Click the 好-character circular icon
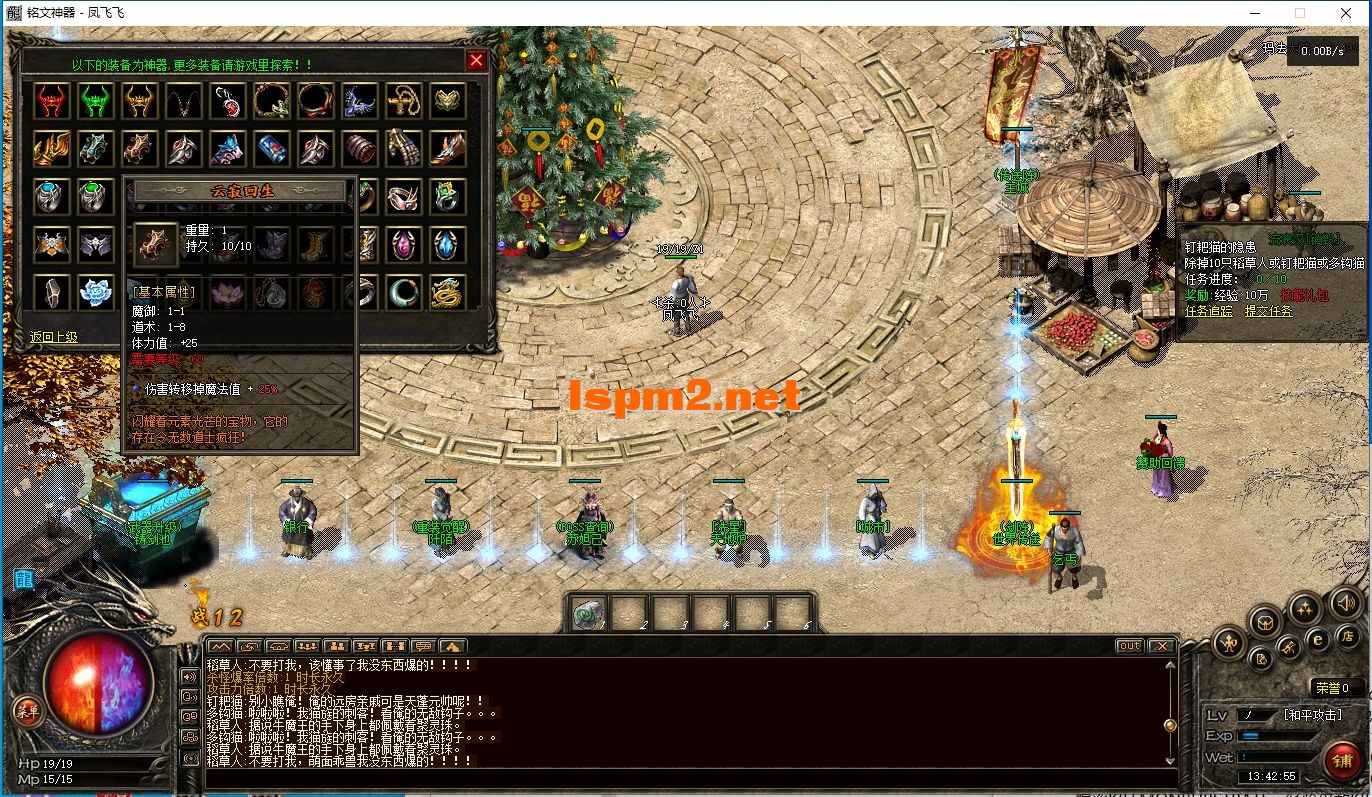 pos(1229,641)
